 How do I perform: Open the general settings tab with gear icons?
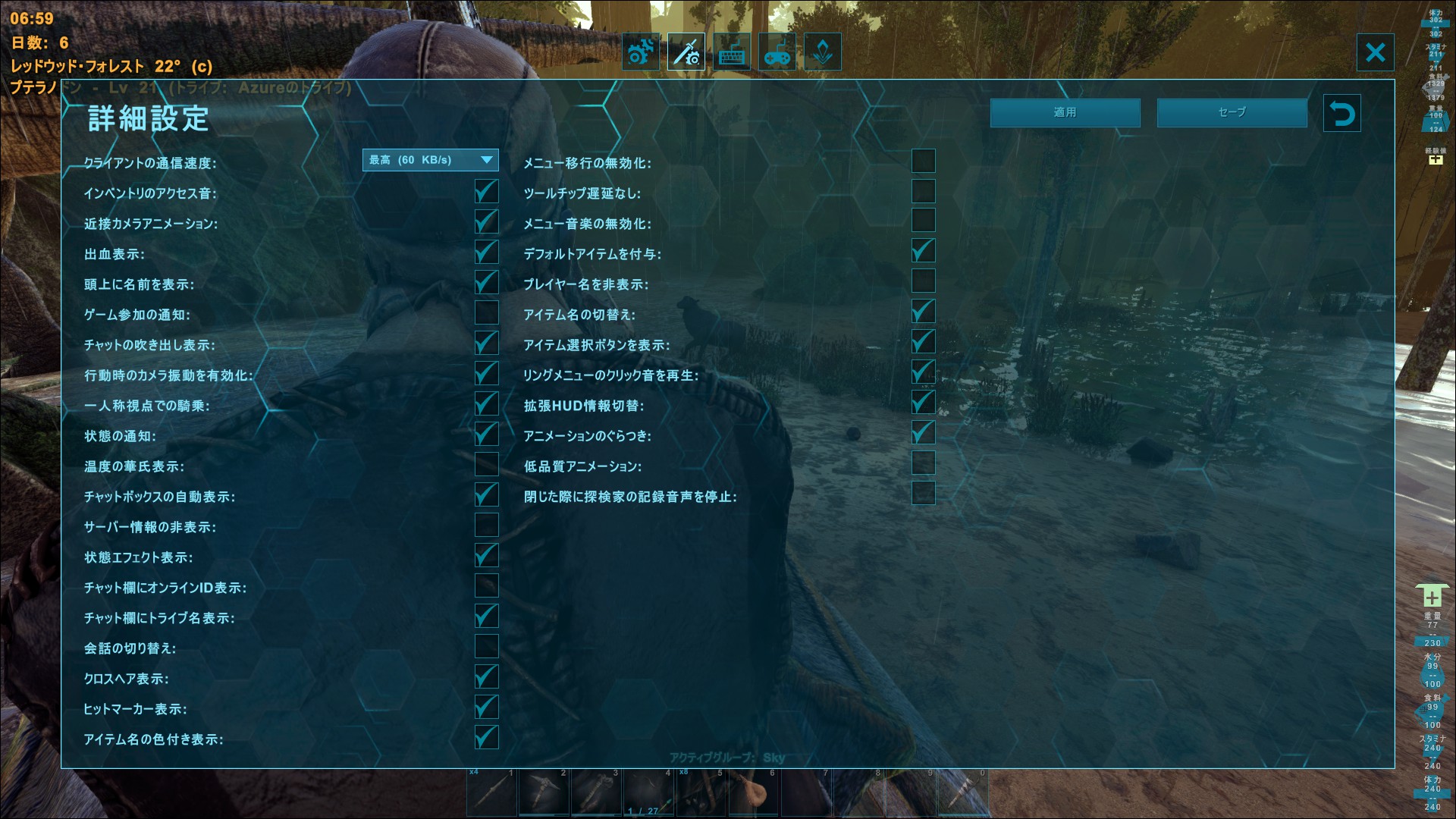[641, 52]
